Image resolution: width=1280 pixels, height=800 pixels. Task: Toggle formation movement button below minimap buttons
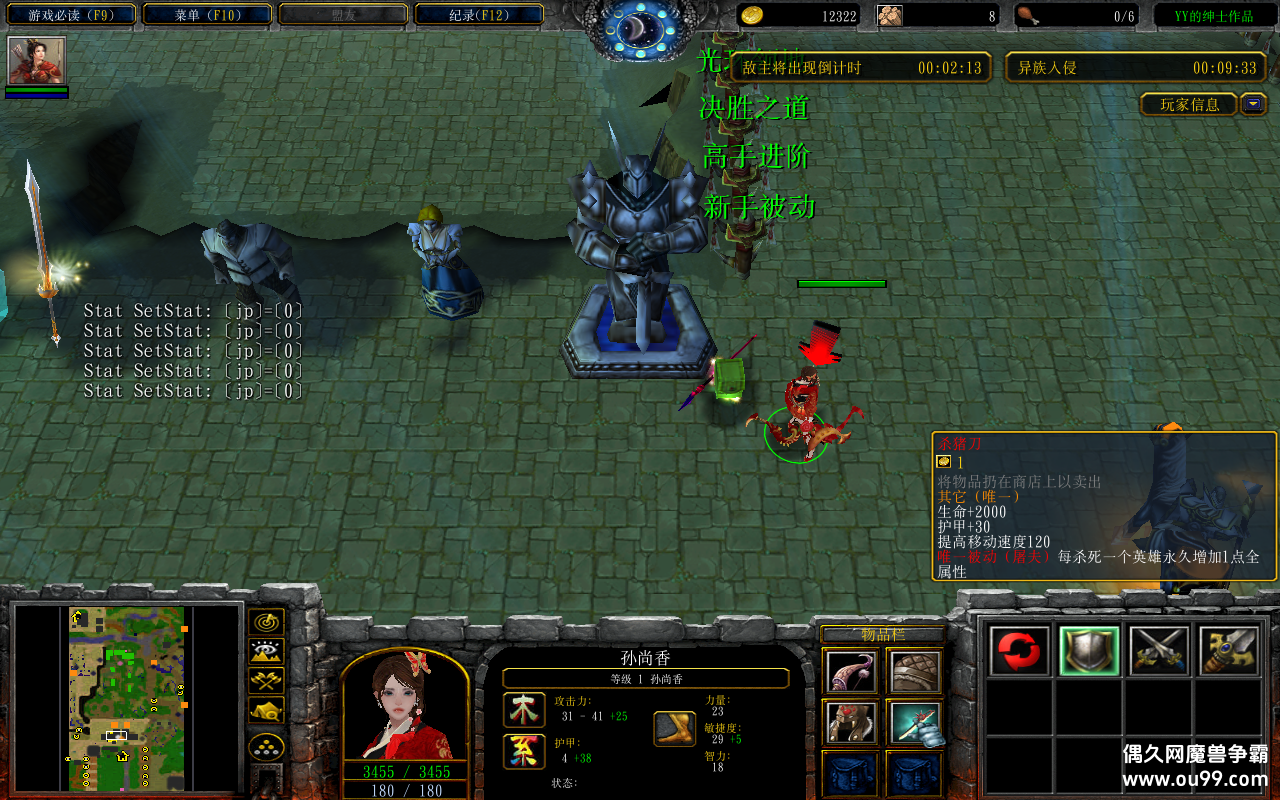[265, 747]
